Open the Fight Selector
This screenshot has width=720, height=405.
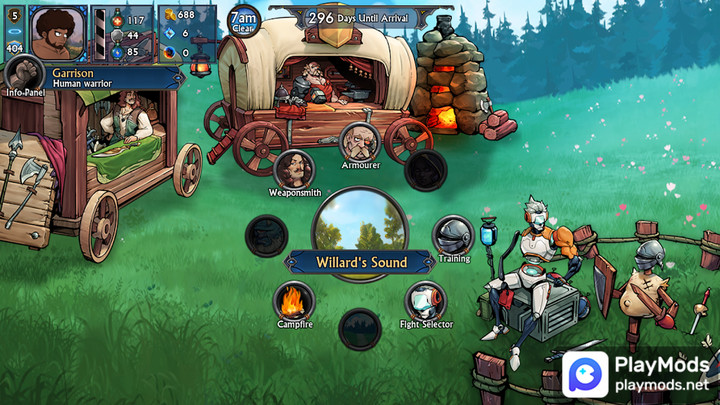[x=425, y=300]
